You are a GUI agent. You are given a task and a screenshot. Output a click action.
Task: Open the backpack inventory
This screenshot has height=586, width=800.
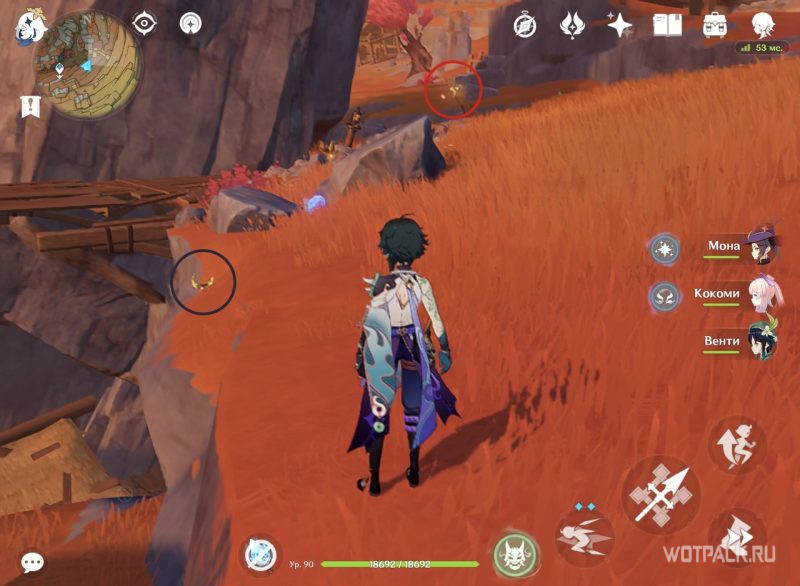coord(715,25)
